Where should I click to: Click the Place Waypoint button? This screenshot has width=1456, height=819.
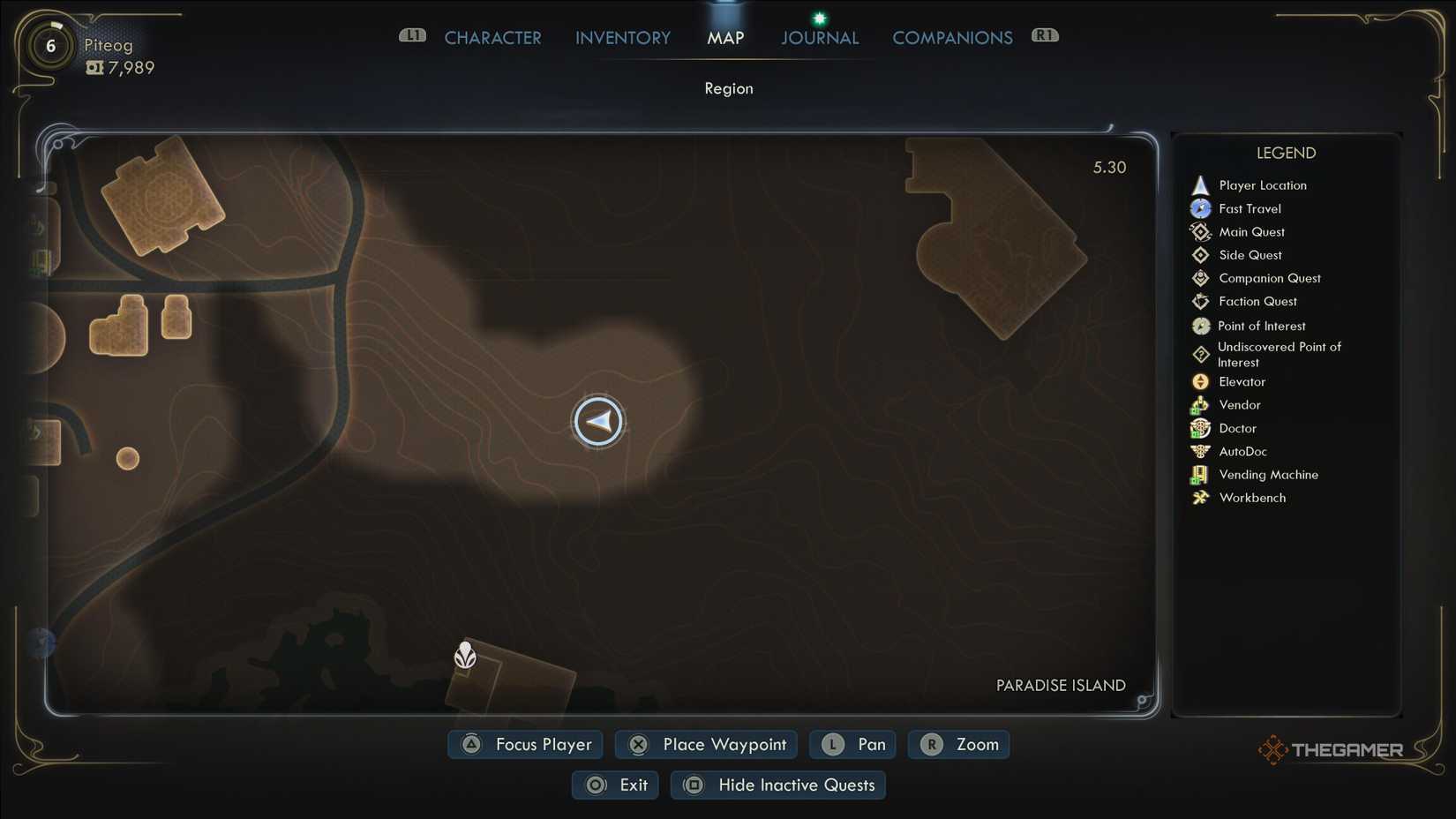(x=705, y=744)
